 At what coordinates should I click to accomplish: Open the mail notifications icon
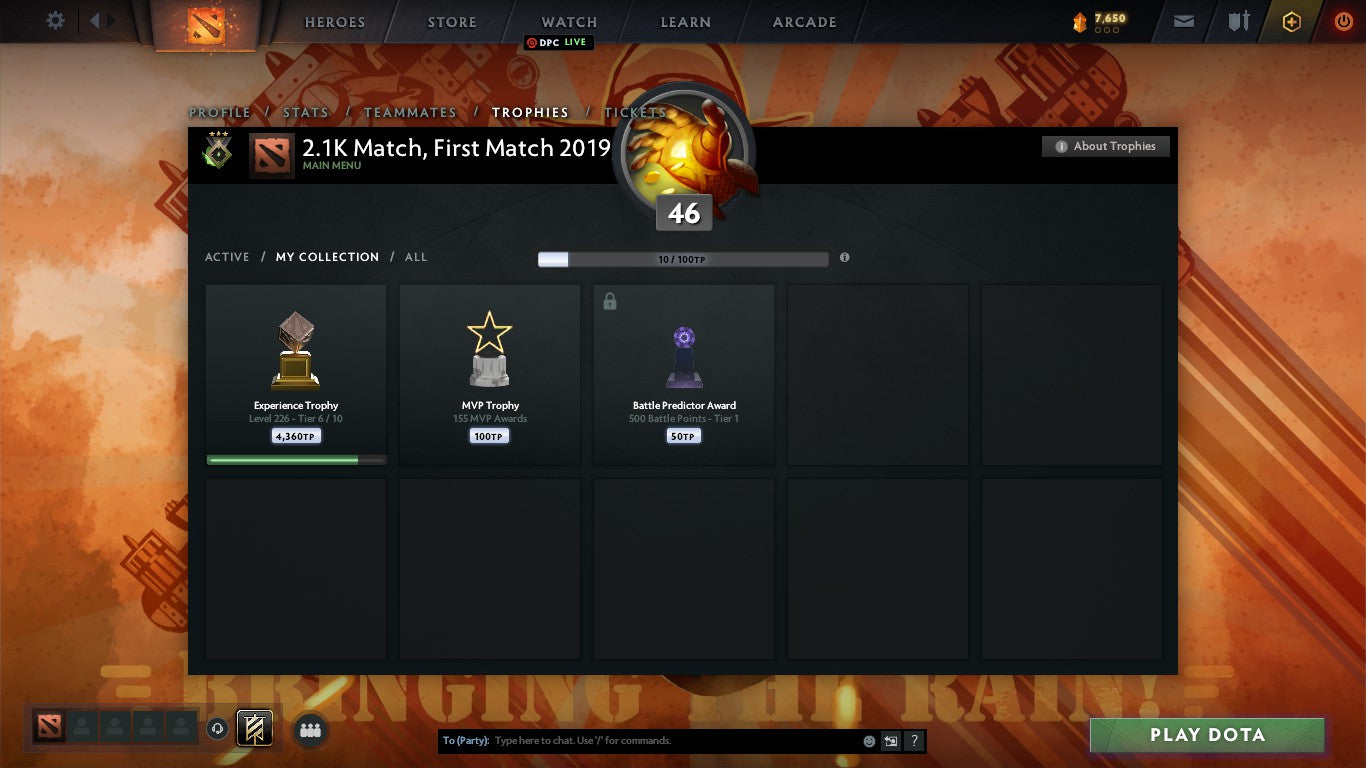(x=1184, y=21)
